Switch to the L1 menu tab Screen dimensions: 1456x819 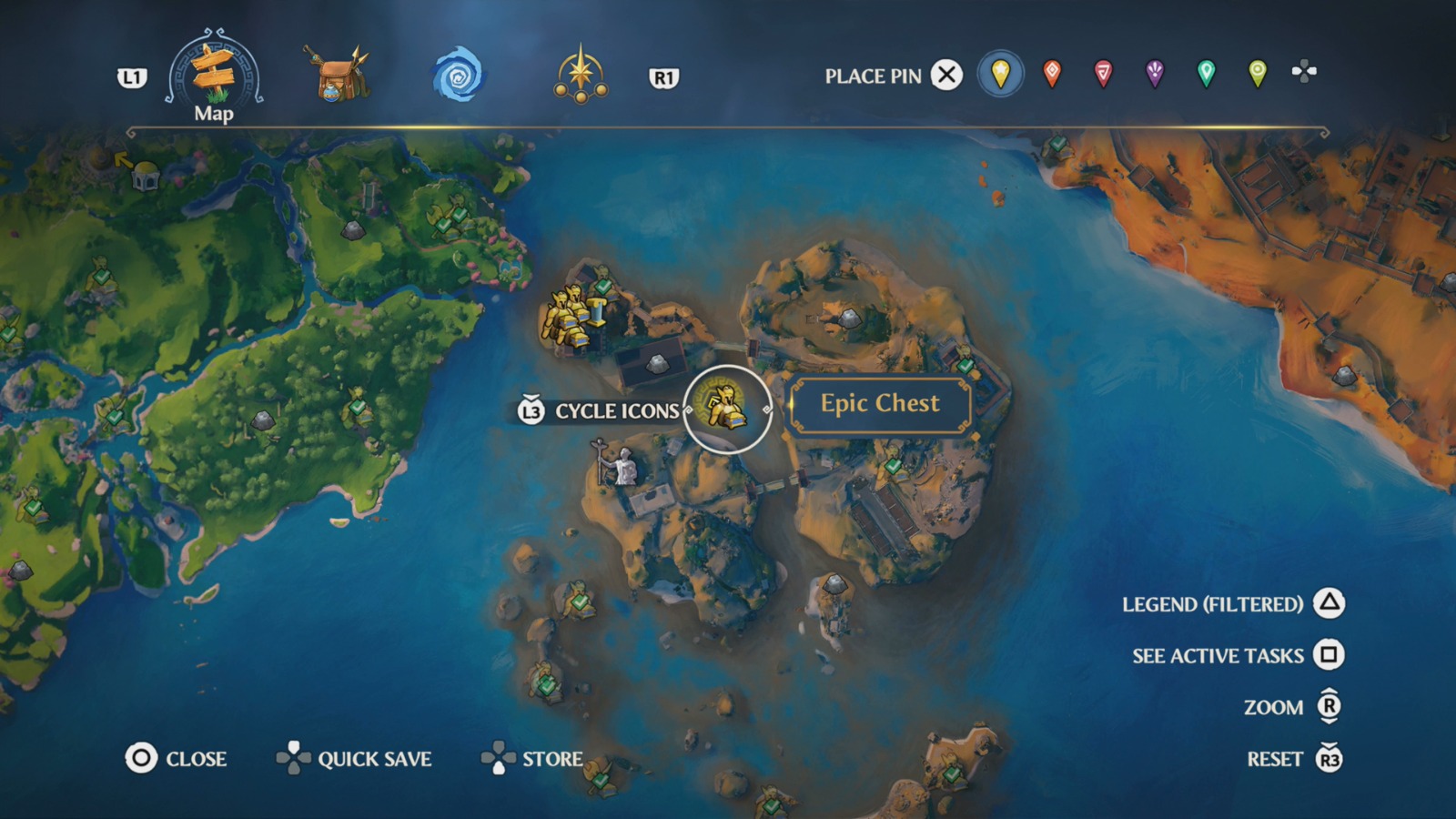point(133,77)
